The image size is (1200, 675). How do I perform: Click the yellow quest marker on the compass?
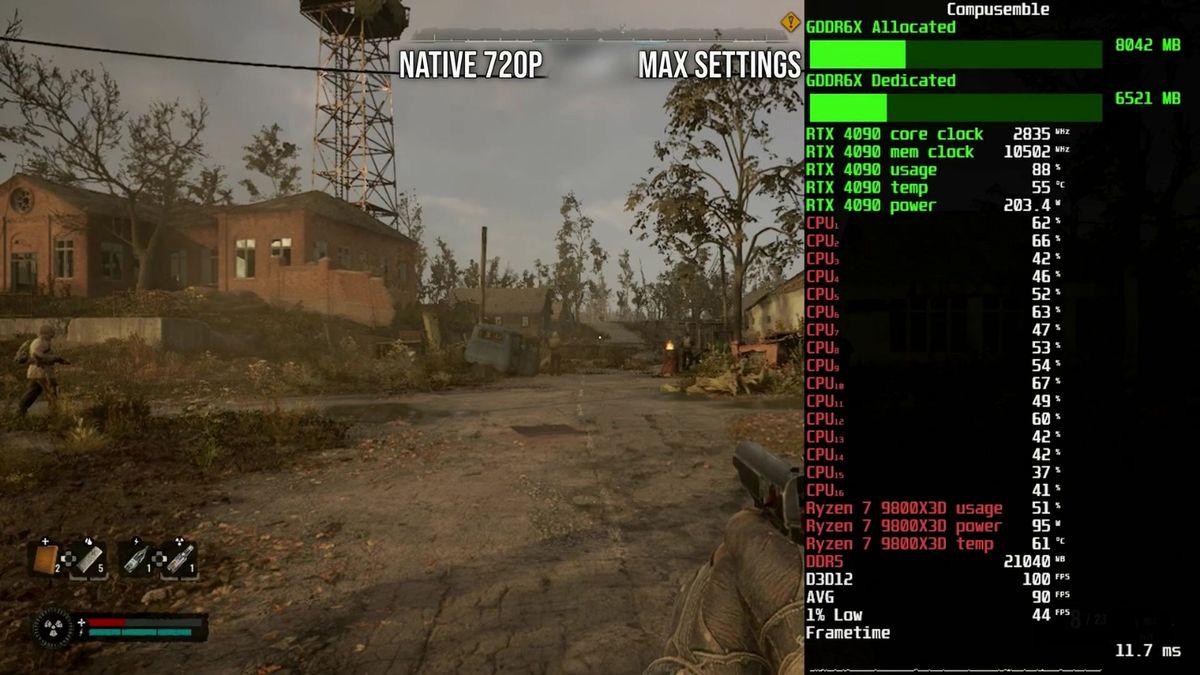(790, 21)
